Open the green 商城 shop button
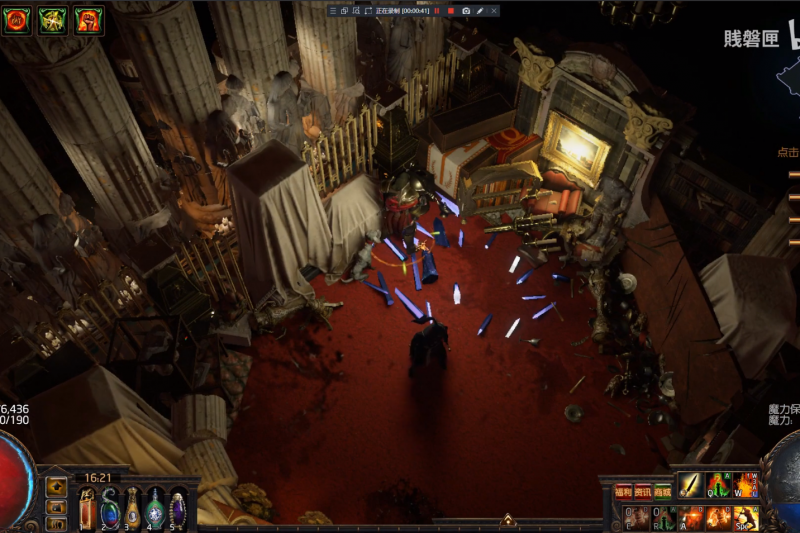Image resolution: width=800 pixels, height=533 pixels. [662, 491]
